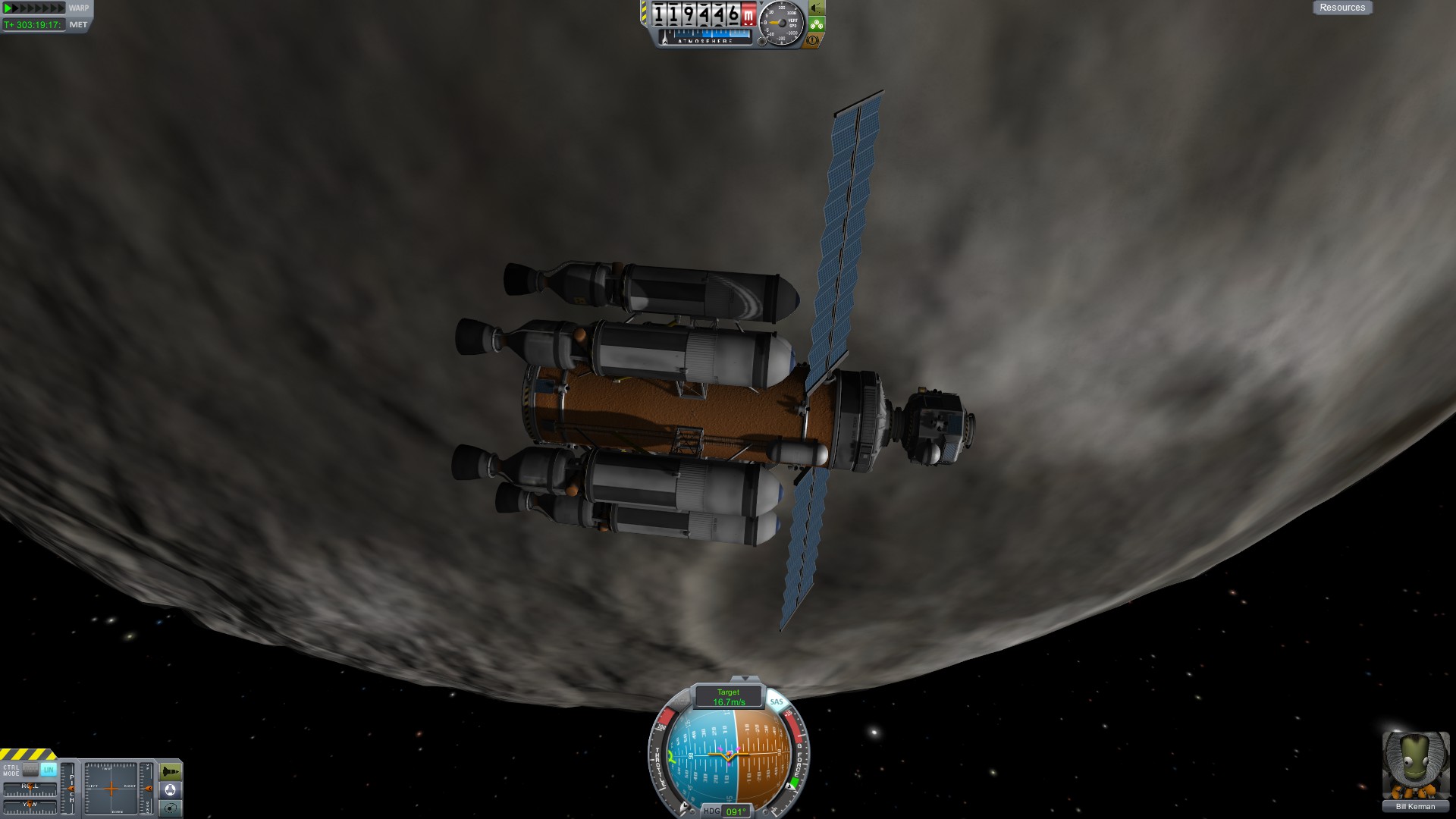This screenshot has height=819, width=1456.
Task: Switch control mode to rotation
Action: tap(30, 769)
